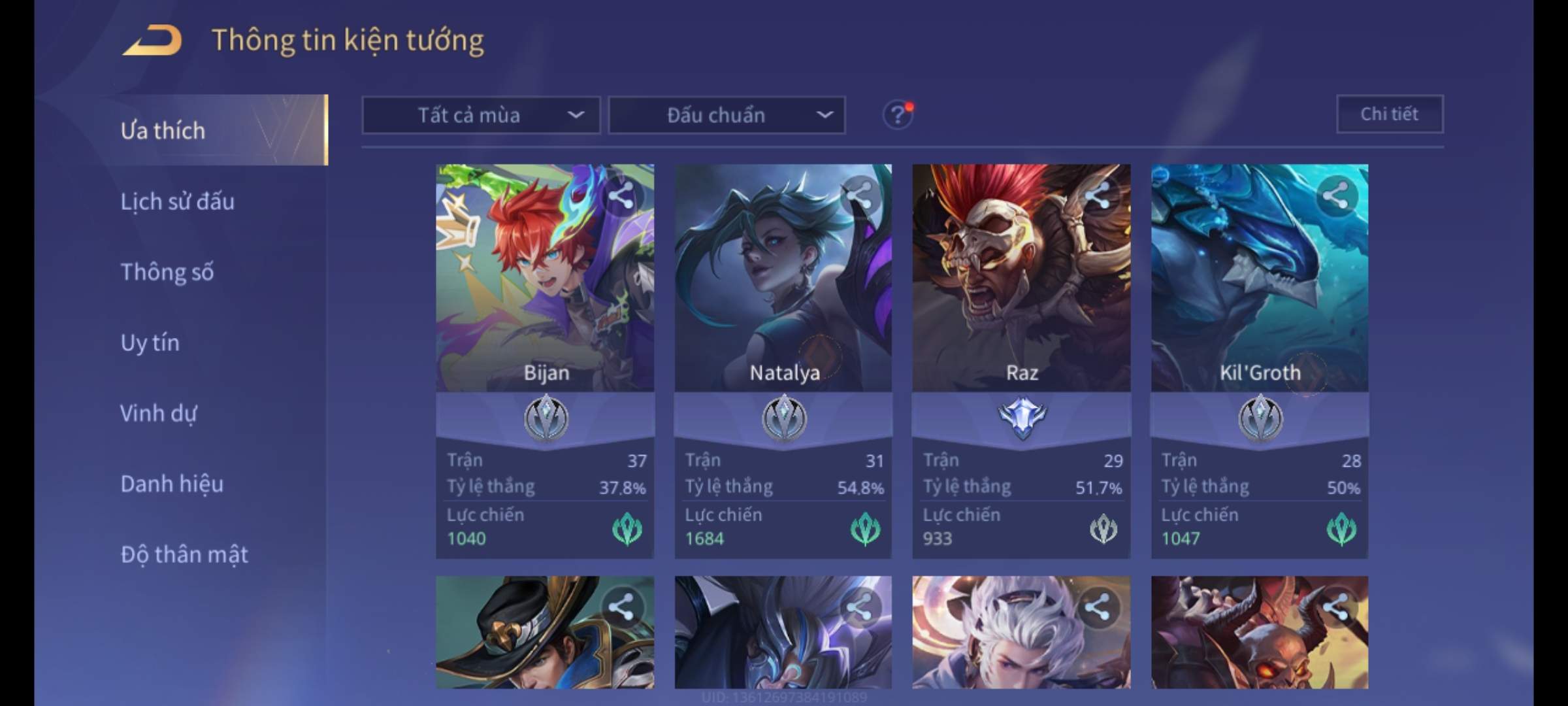Open the Thông số tab

tap(167, 272)
